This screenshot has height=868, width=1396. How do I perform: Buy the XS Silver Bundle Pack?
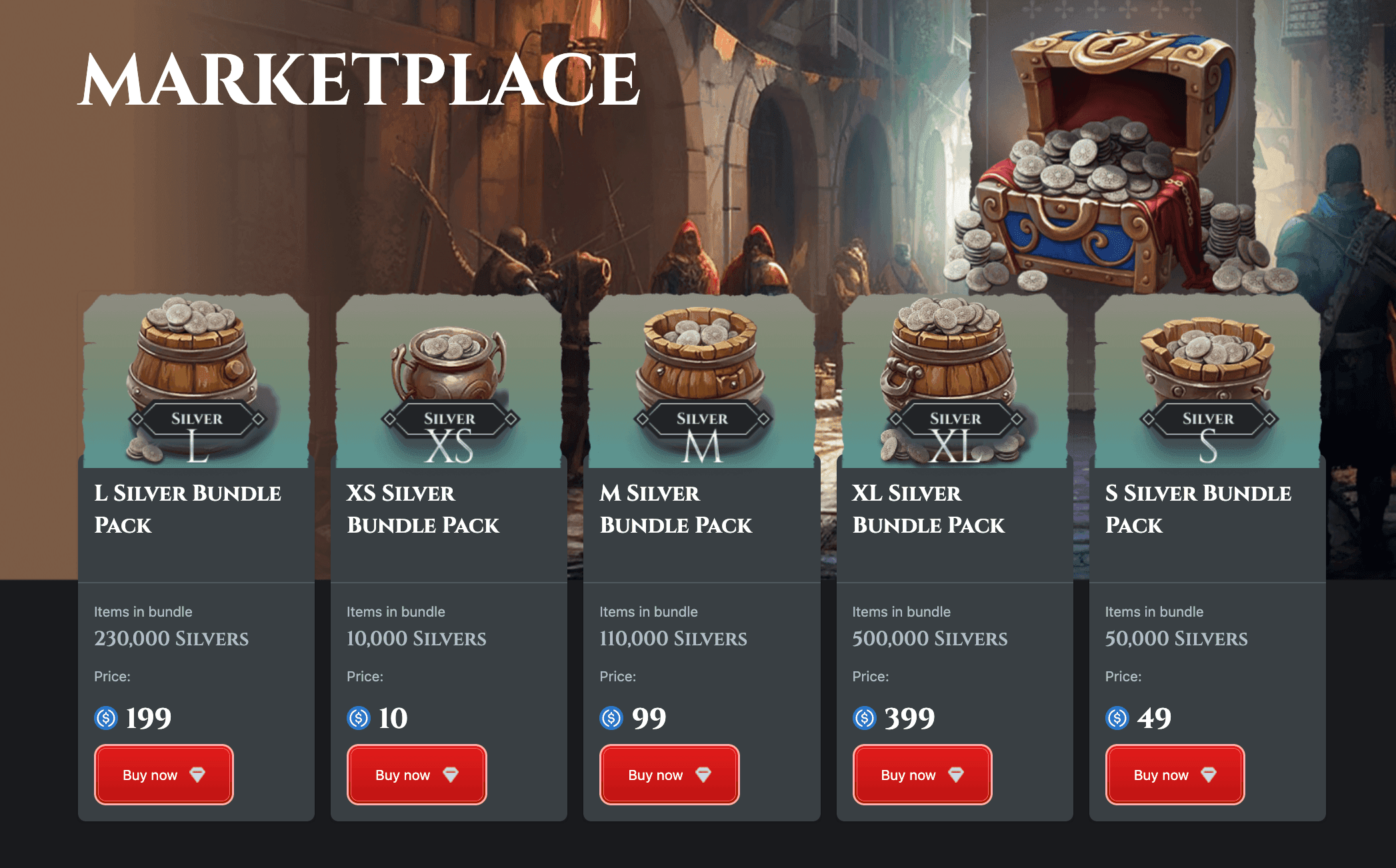(x=415, y=775)
